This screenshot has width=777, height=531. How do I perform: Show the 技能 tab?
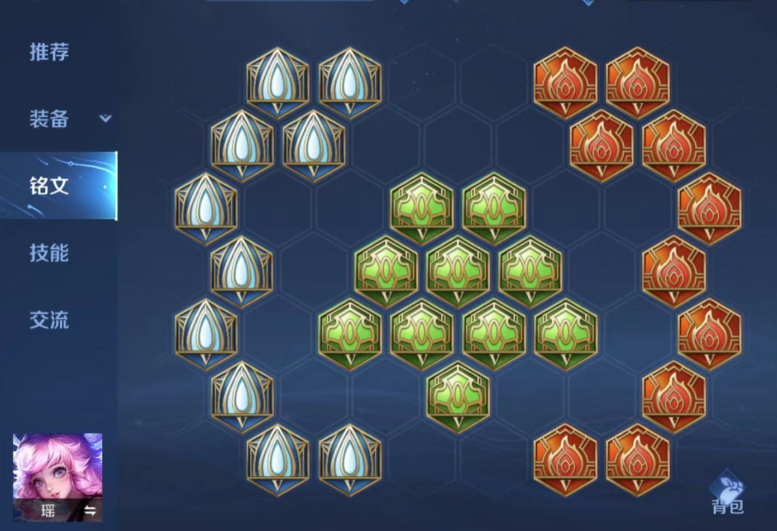tap(49, 252)
